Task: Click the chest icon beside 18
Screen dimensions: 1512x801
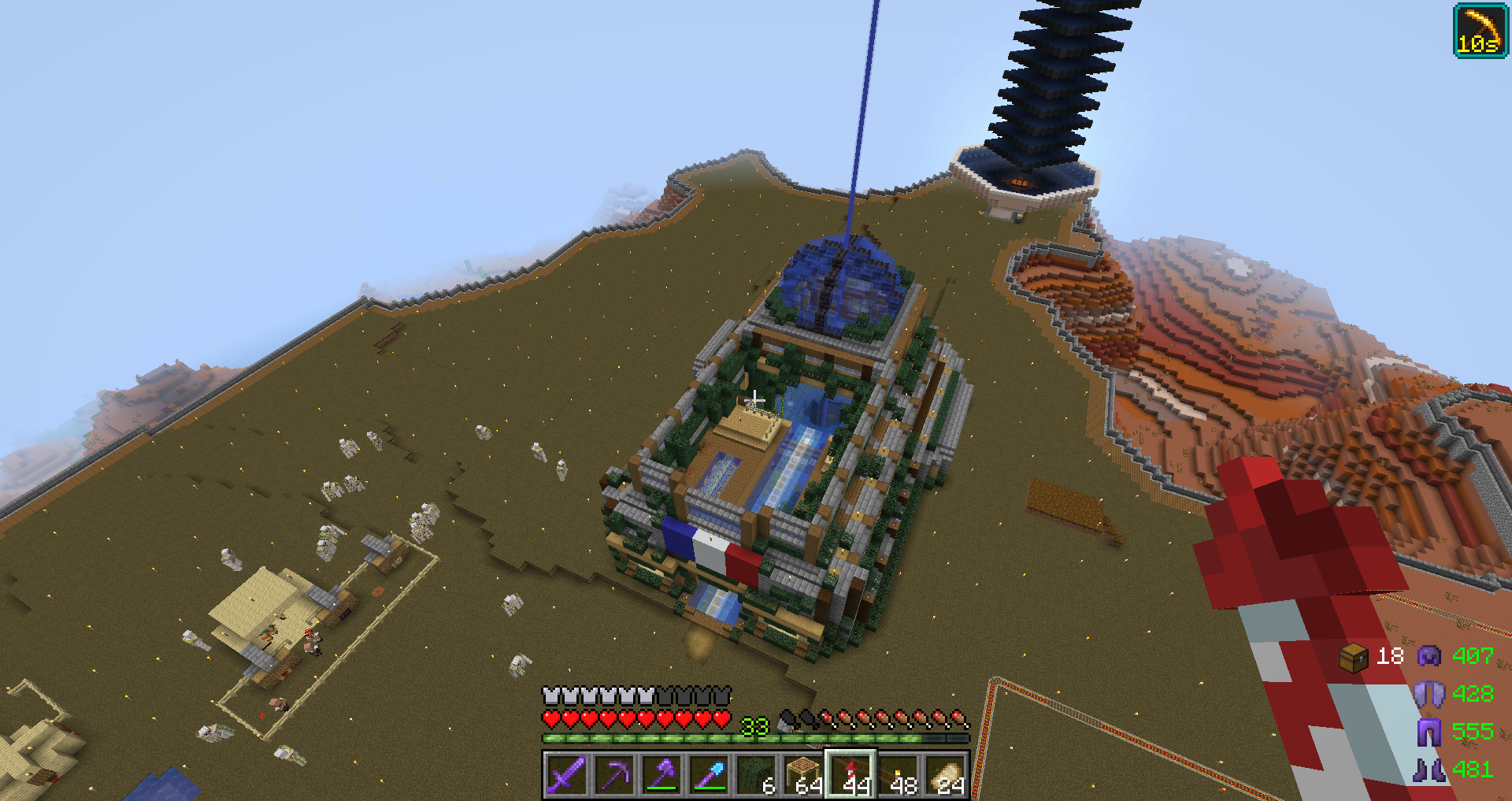Action: 1354,658
